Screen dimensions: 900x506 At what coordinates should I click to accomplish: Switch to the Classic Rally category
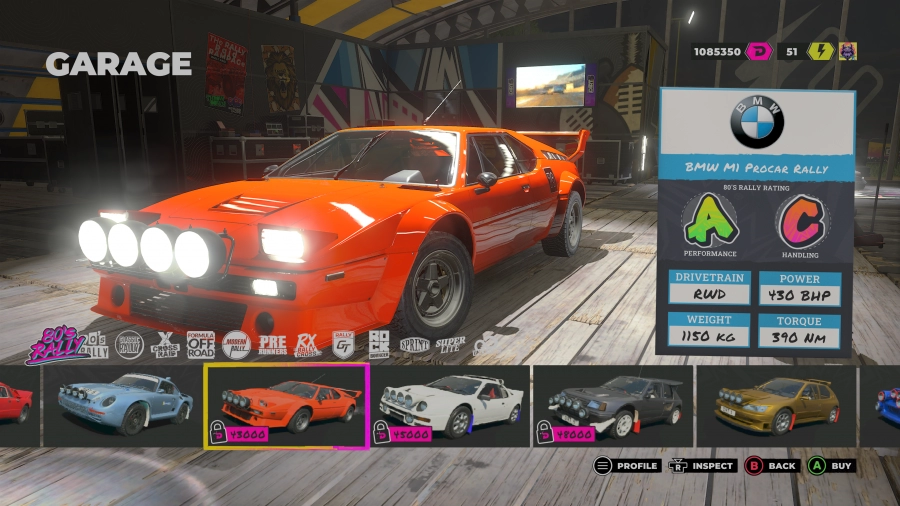(126, 345)
